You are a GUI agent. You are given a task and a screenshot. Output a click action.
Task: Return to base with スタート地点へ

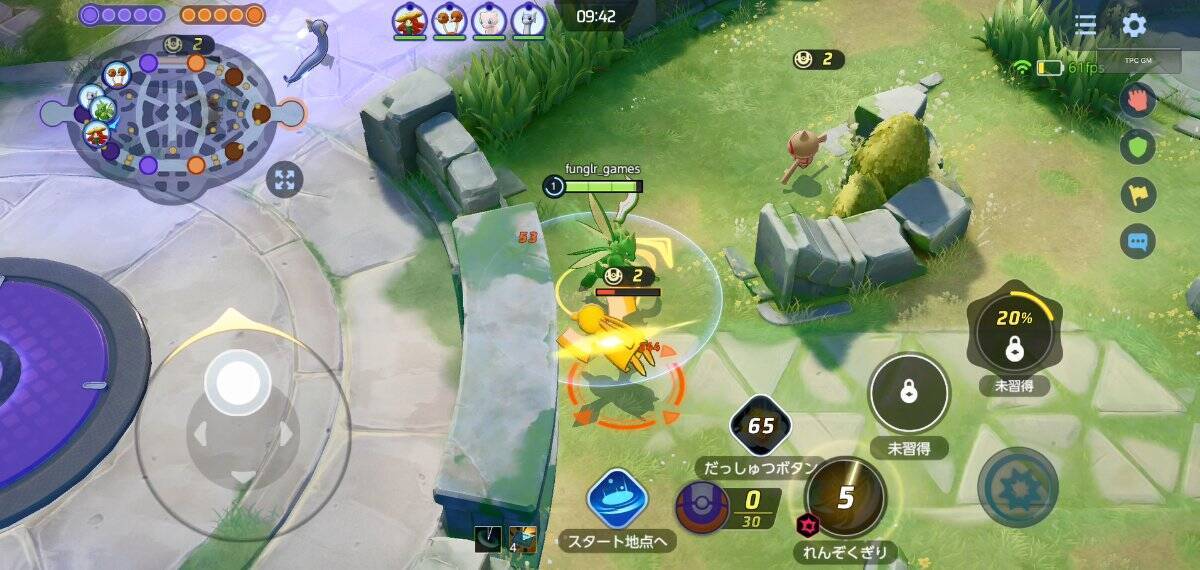(616, 498)
